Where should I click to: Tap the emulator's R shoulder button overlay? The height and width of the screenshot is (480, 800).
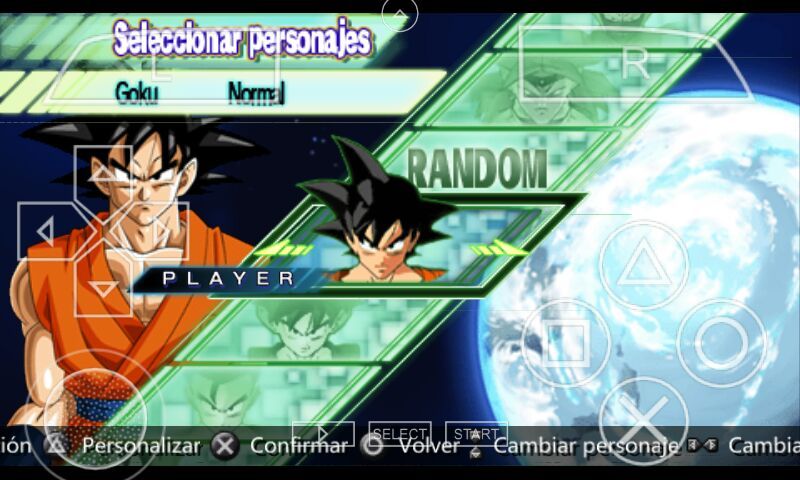pyautogui.click(x=634, y=64)
